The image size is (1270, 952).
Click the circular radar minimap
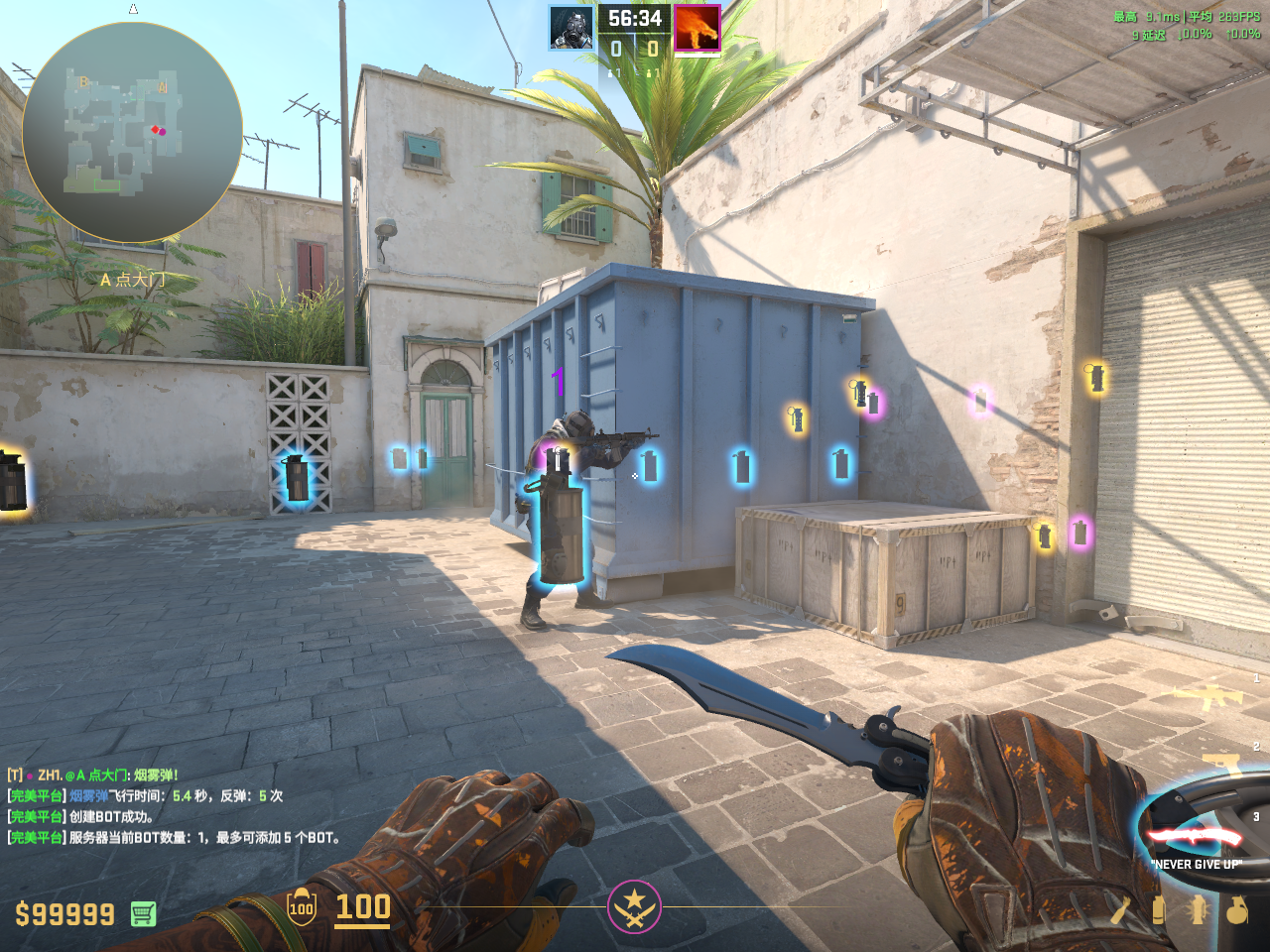132,133
